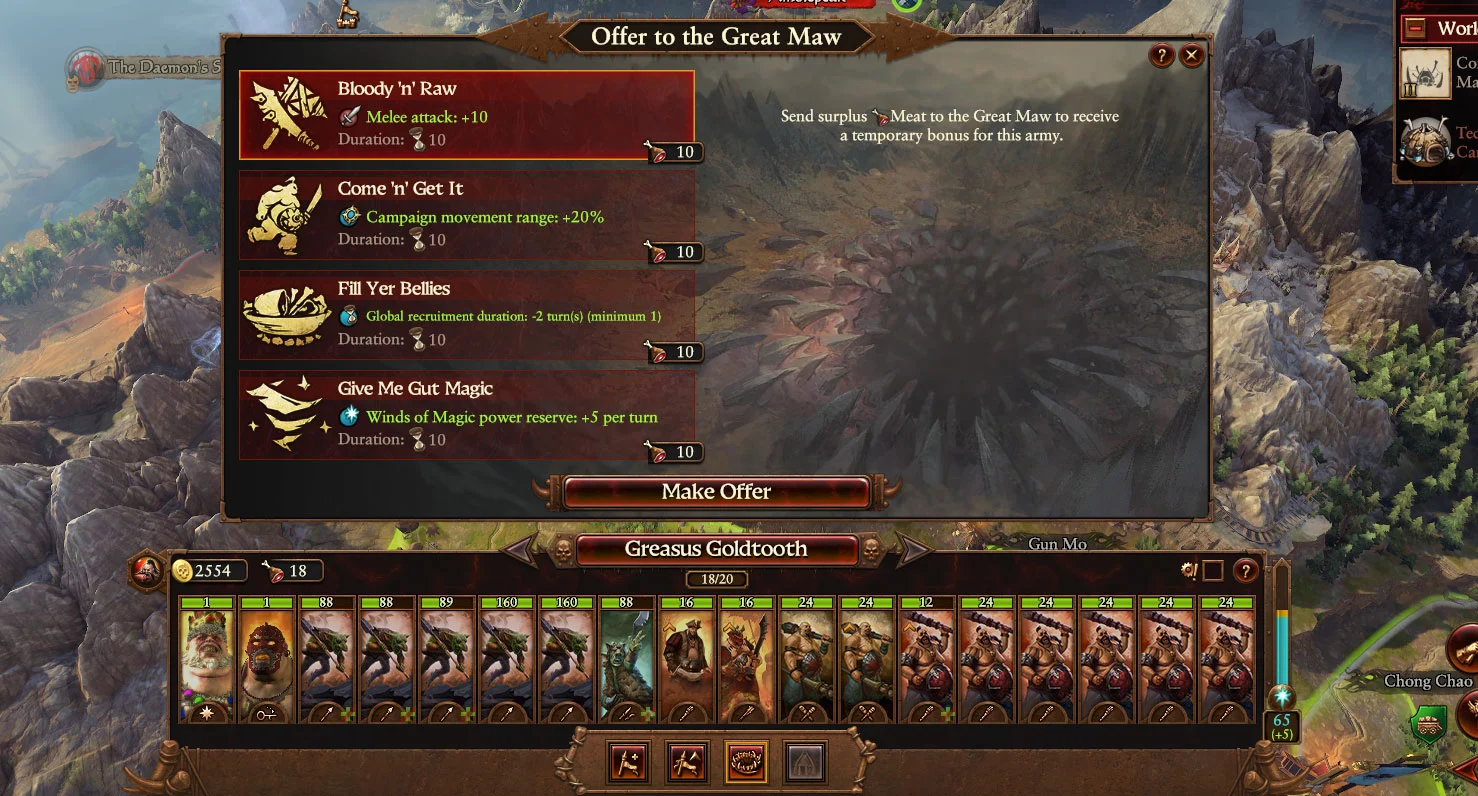Open the army panel help button
This screenshot has width=1478, height=796.
(1245, 571)
